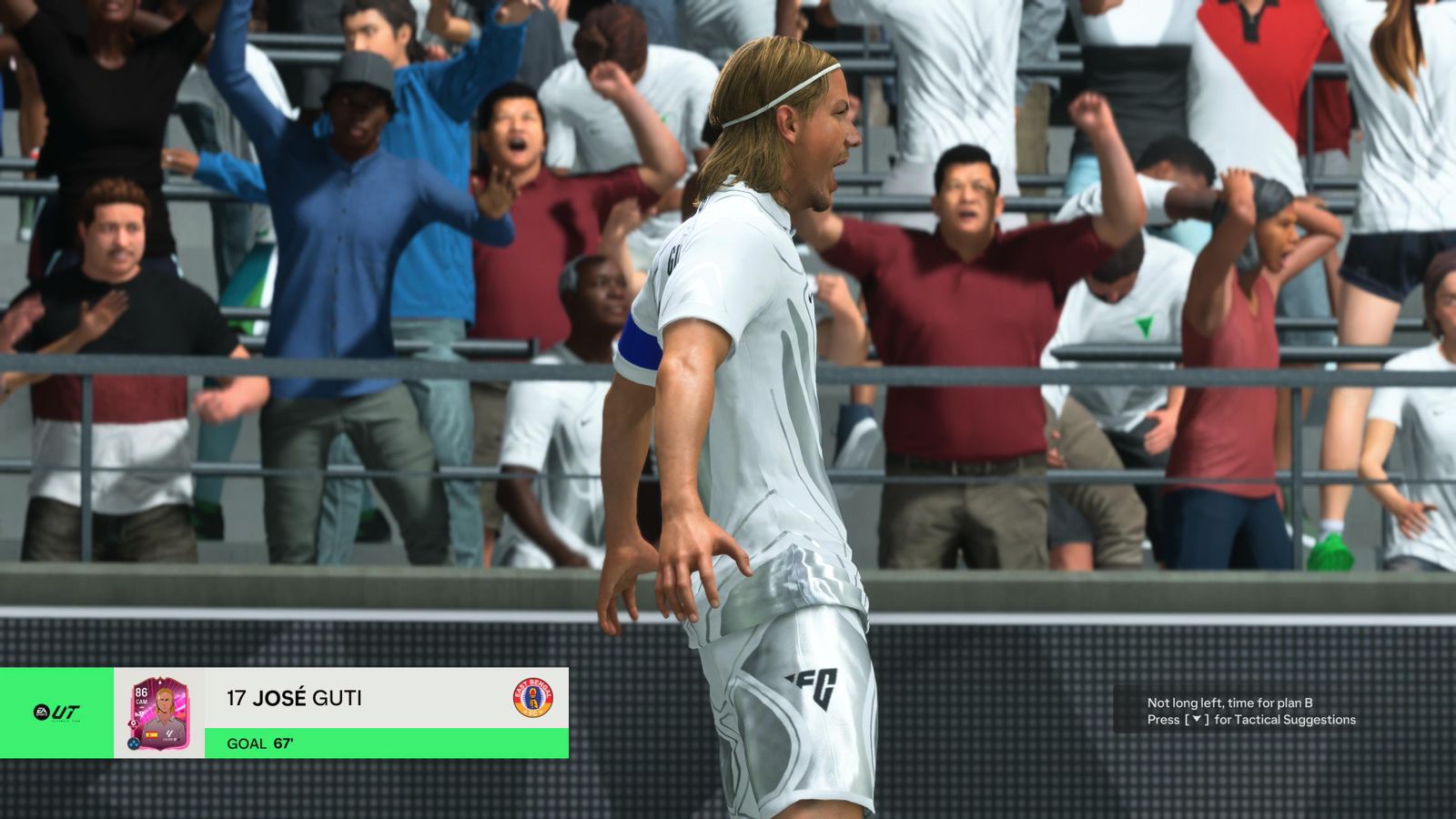Viewport: 1456px width, 819px height.
Task: Click the 86 rating on the player card
Action: click(141, 691)
